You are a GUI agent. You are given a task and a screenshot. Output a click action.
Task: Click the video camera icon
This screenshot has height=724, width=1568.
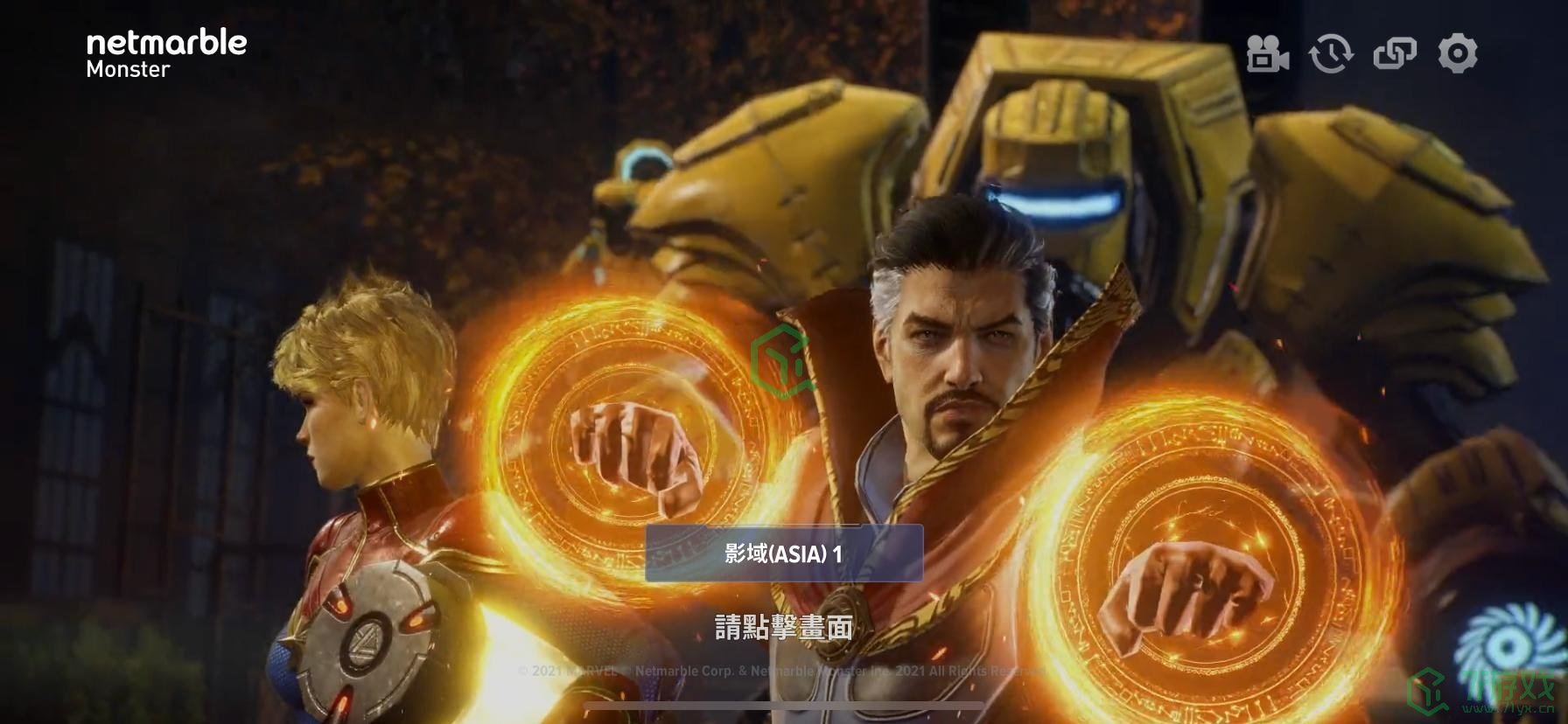[1267, 53]
